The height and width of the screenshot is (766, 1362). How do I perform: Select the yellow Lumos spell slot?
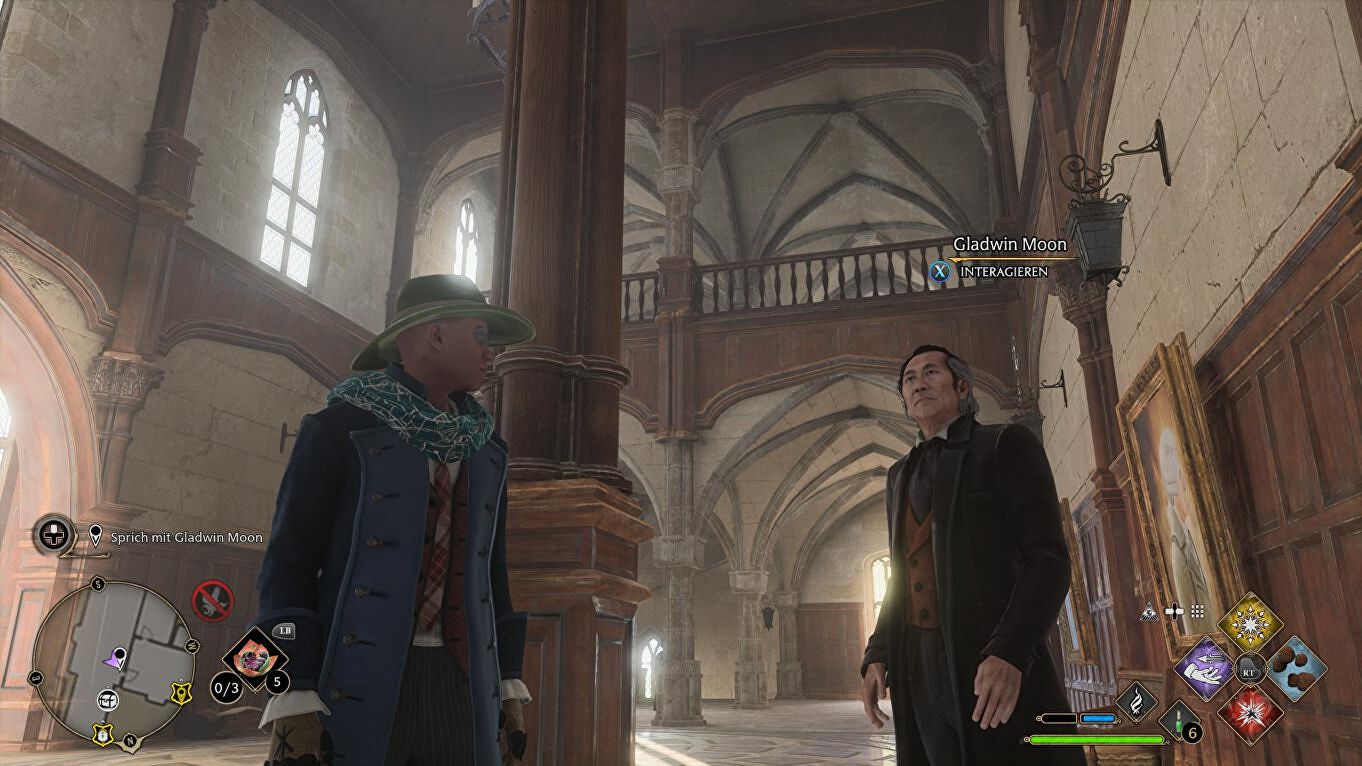pyautogui.click(x=1249, y=621)
